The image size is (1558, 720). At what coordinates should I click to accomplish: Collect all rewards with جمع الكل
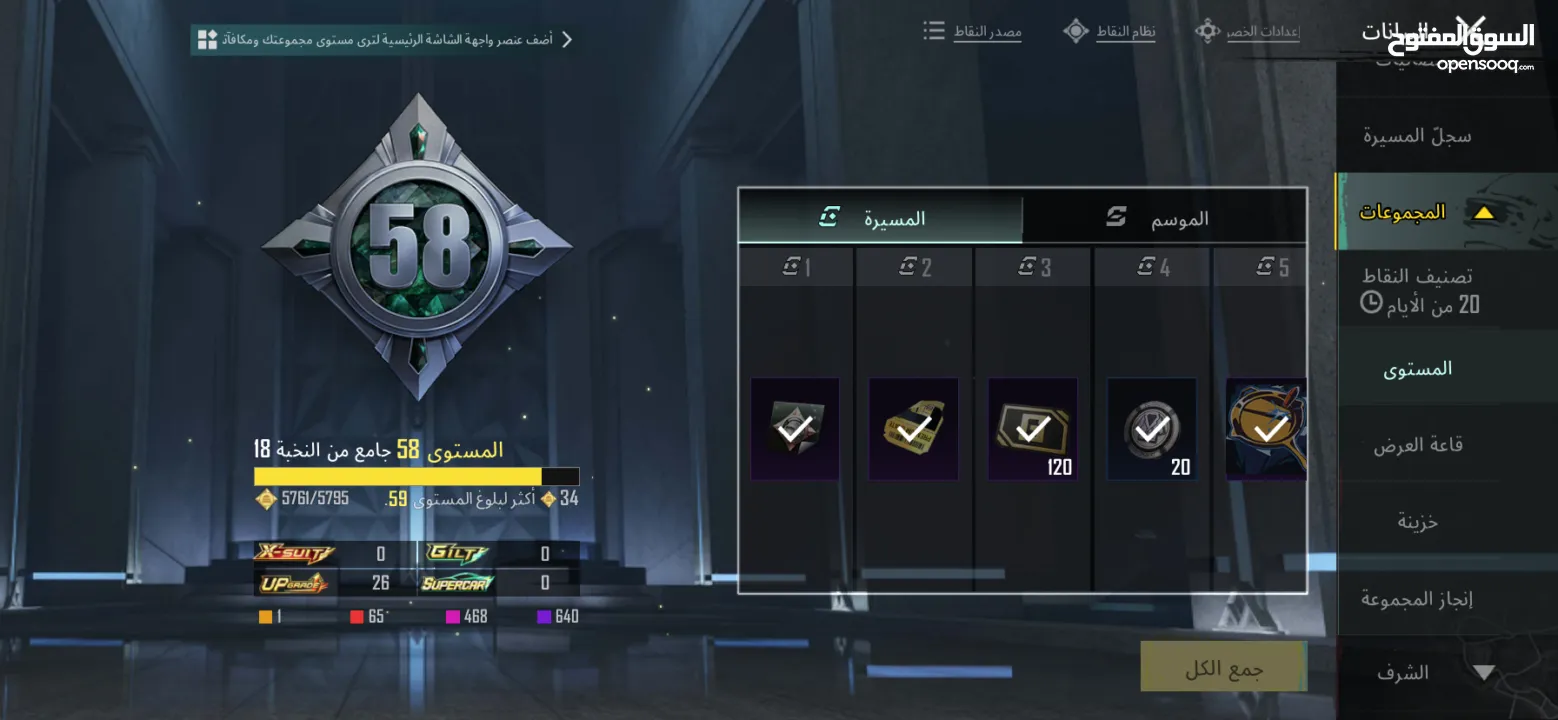click(1223, 668)
